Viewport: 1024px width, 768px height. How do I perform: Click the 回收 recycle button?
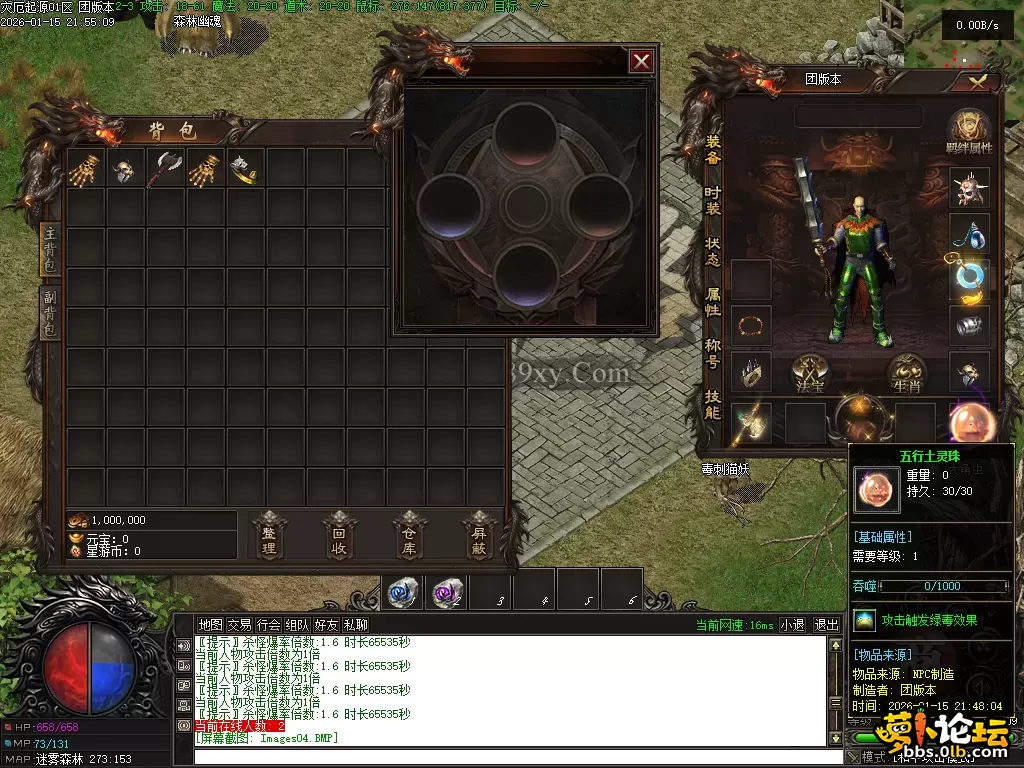coord(339,535)
